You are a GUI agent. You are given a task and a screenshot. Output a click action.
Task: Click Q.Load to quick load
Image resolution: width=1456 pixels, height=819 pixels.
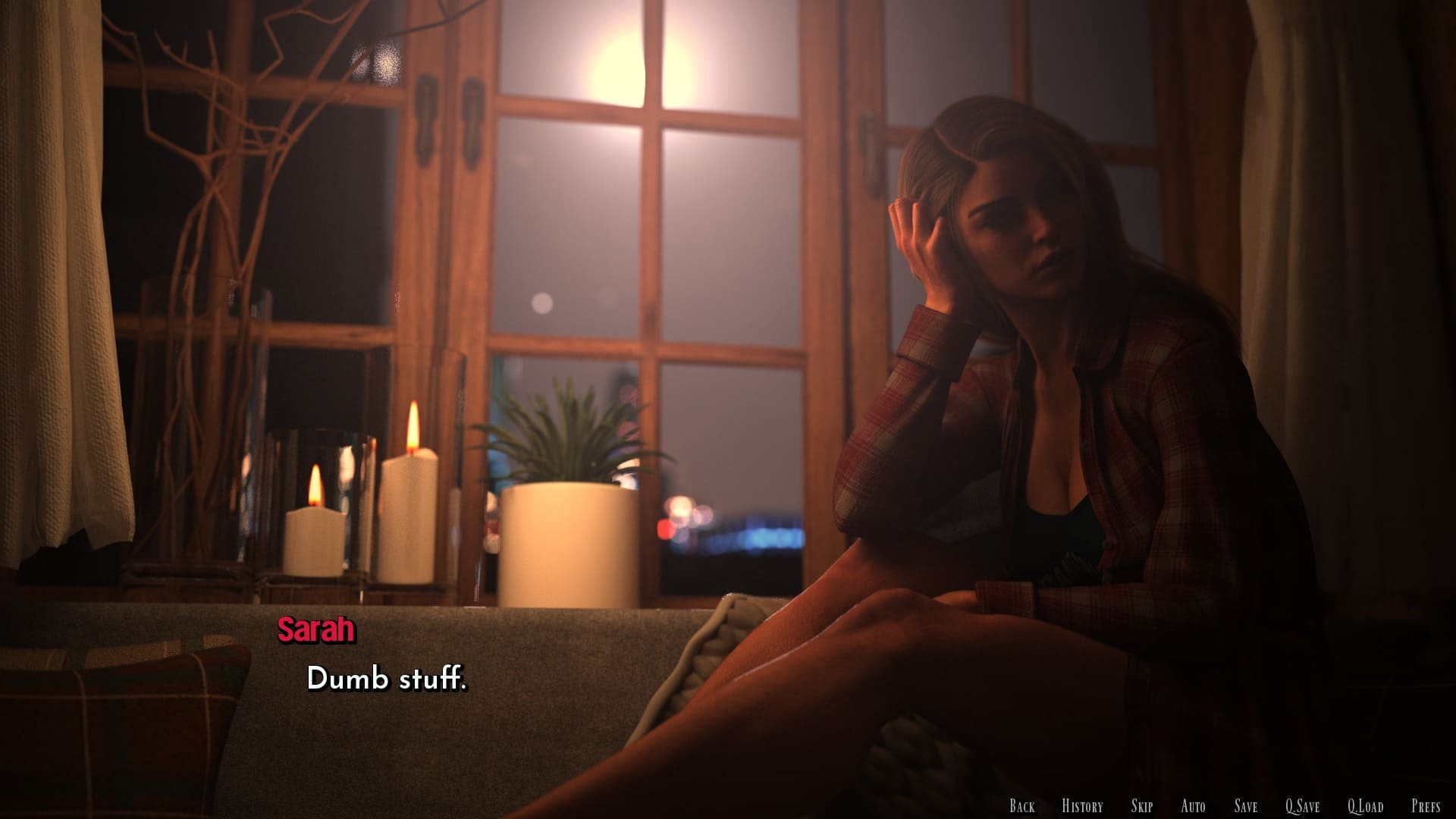tap(1365, 806)
